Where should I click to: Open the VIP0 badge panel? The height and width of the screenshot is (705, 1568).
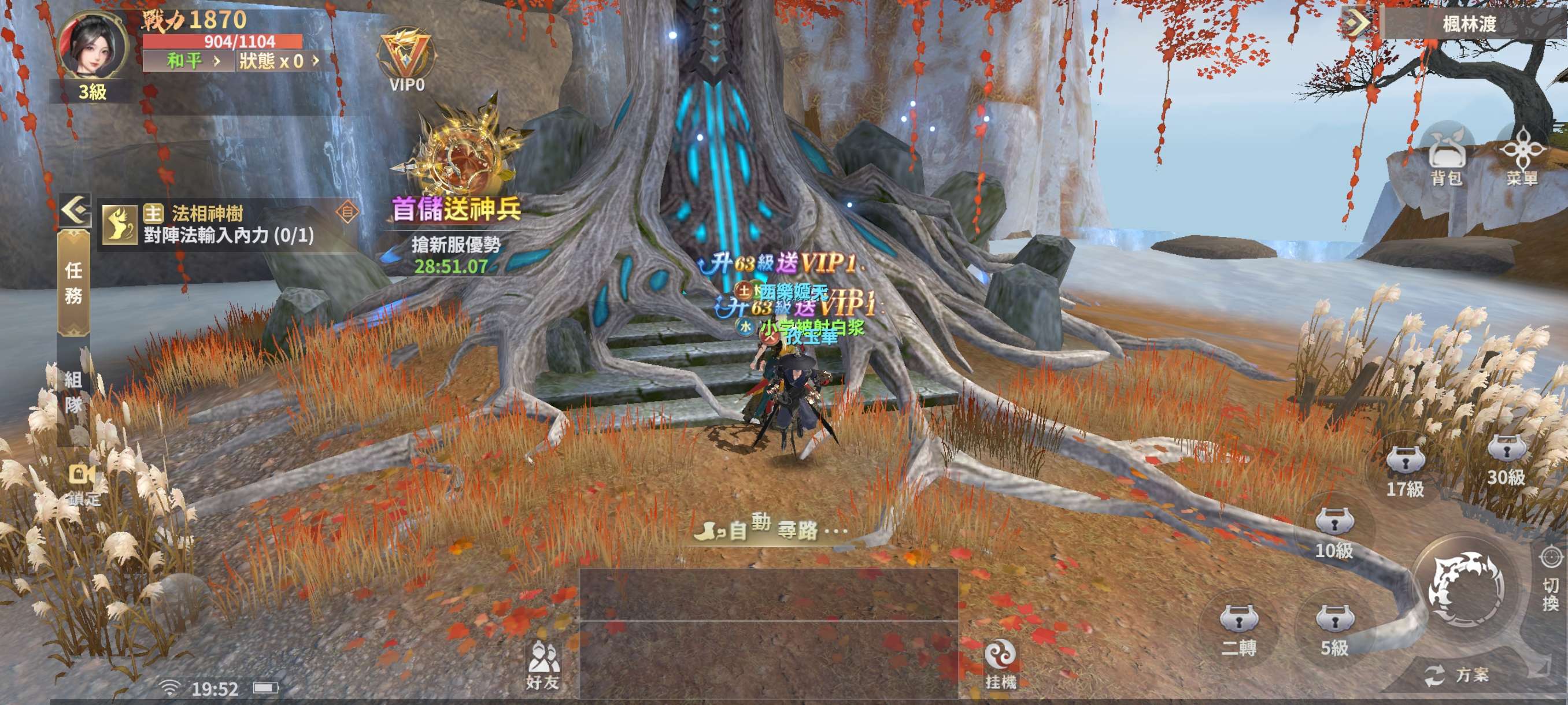pos(406,61)
